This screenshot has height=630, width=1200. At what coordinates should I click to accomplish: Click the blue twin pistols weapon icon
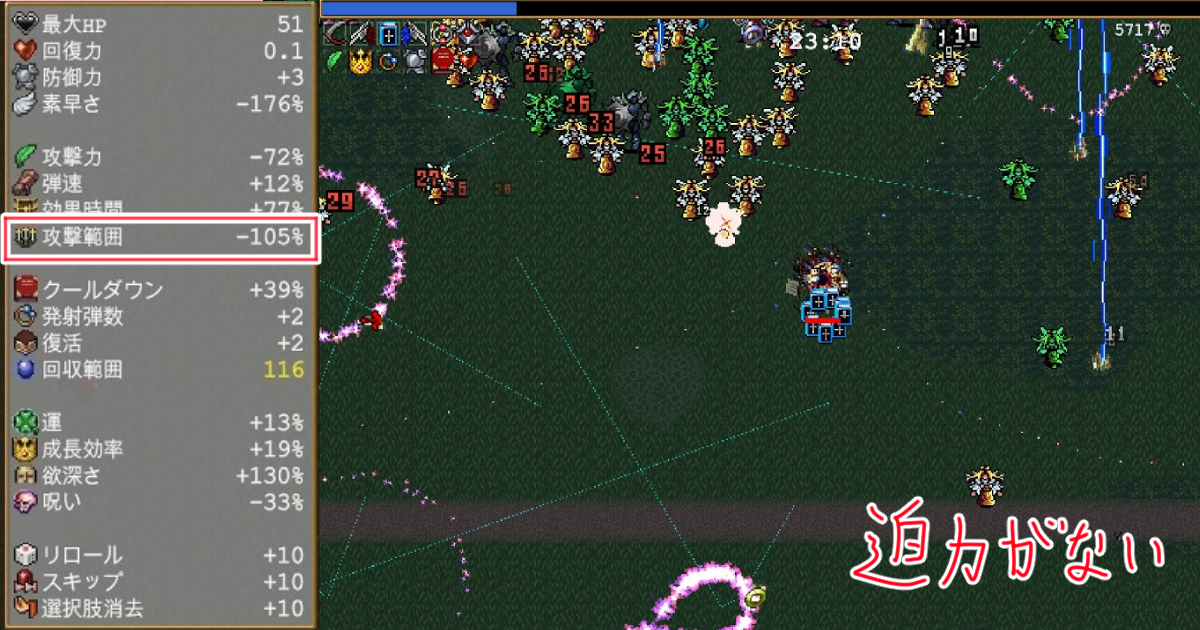pos(414,34)
